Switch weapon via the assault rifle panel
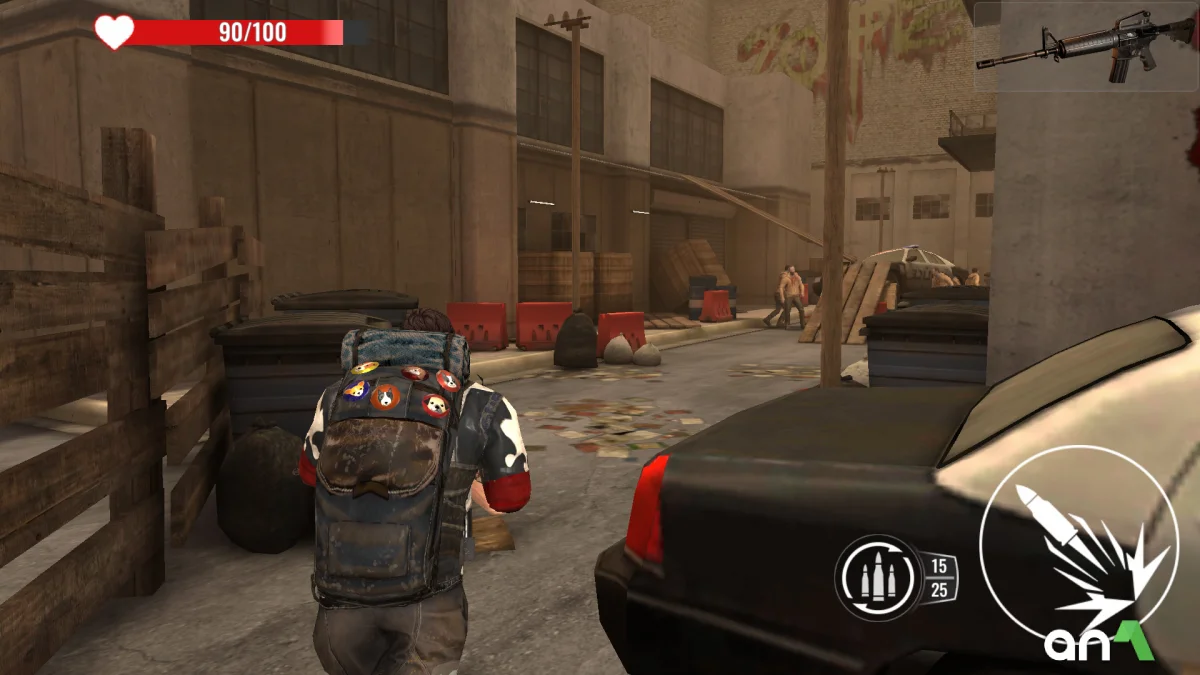 (1086, 47)
